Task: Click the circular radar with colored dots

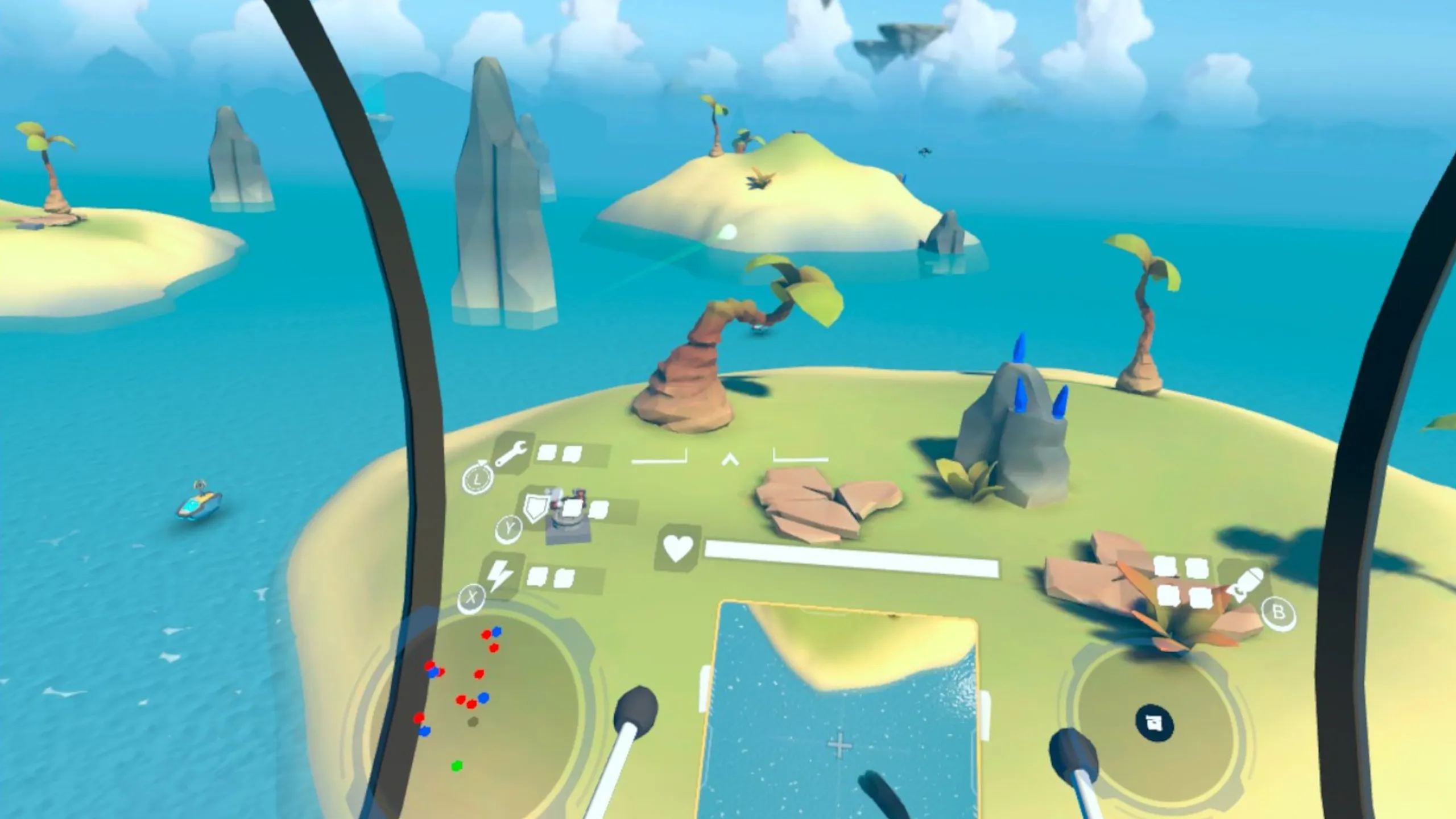Action: coord(477,705)
